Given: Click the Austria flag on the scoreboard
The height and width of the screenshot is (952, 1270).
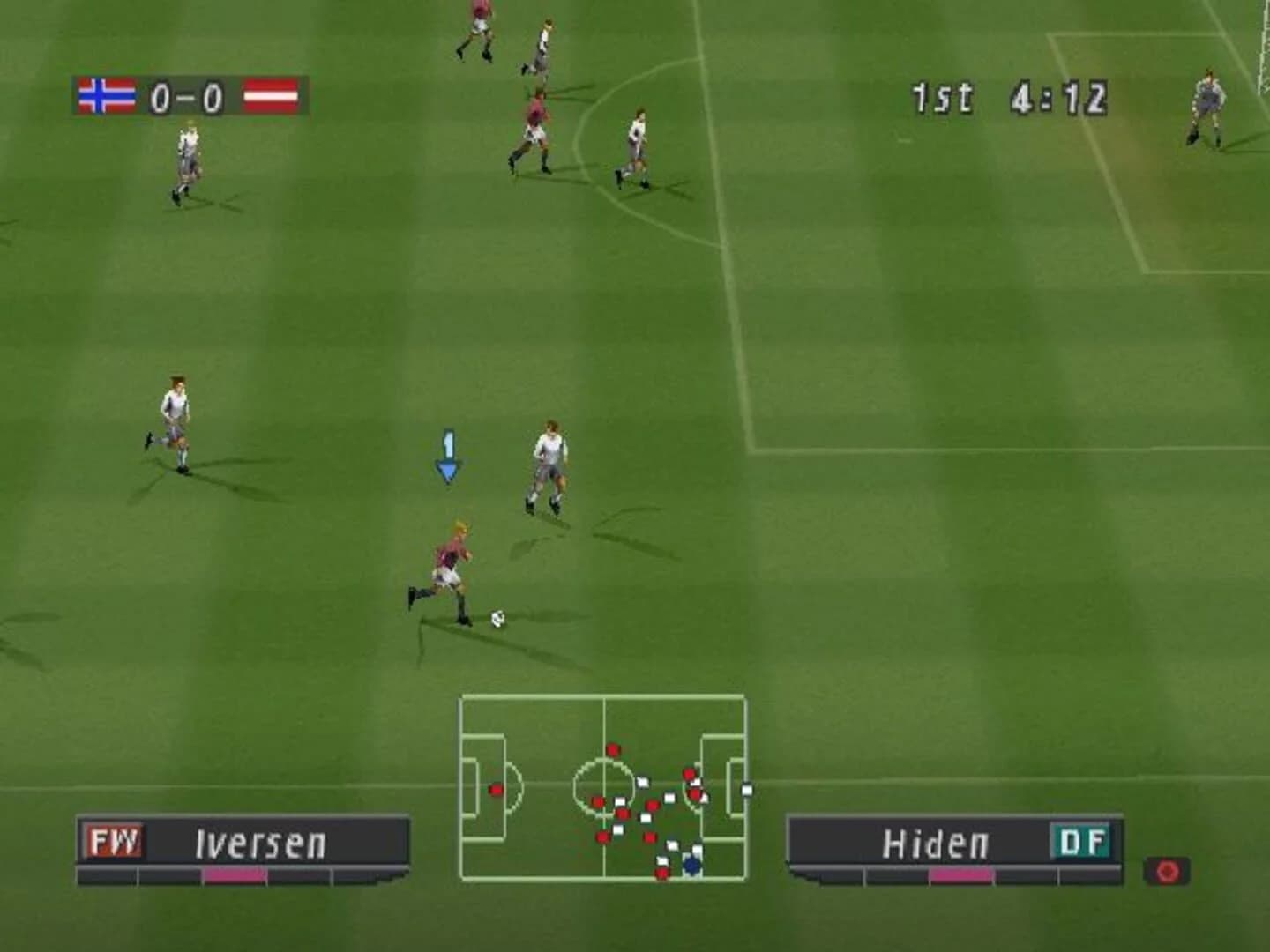Looking at the screenshot, I should pos(270,95).
